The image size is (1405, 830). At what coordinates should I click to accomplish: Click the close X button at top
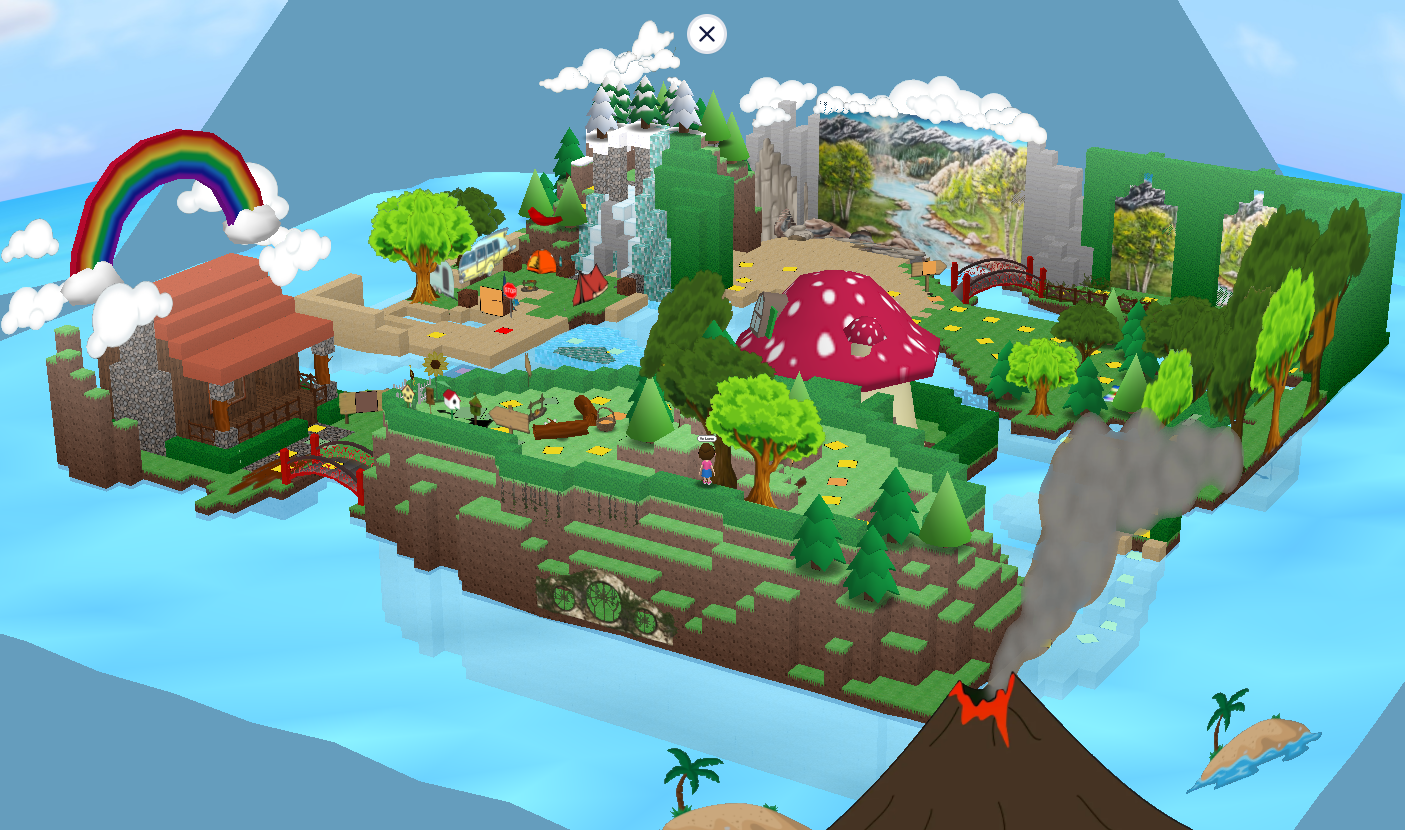point(706,34)
